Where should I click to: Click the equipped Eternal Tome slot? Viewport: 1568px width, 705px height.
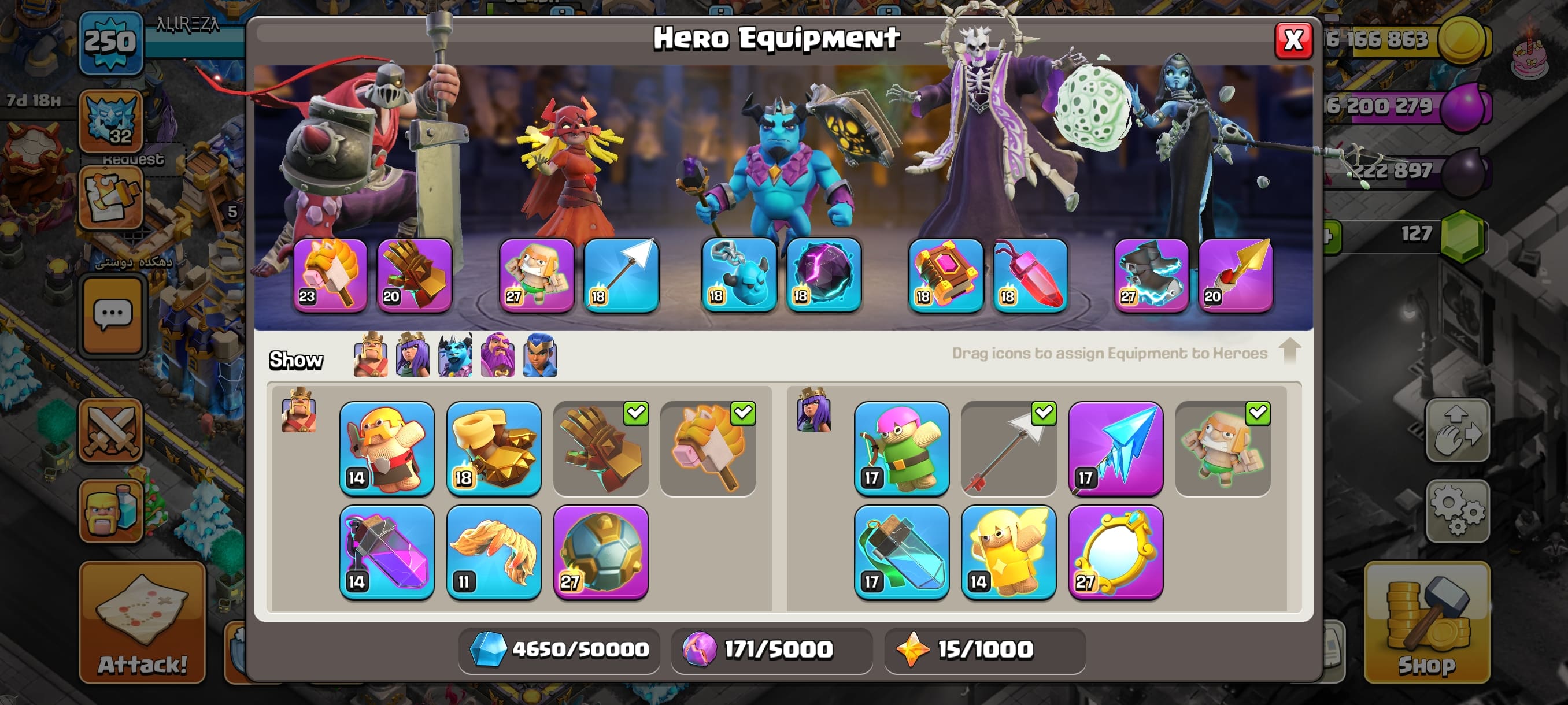[x=945, y=275]
